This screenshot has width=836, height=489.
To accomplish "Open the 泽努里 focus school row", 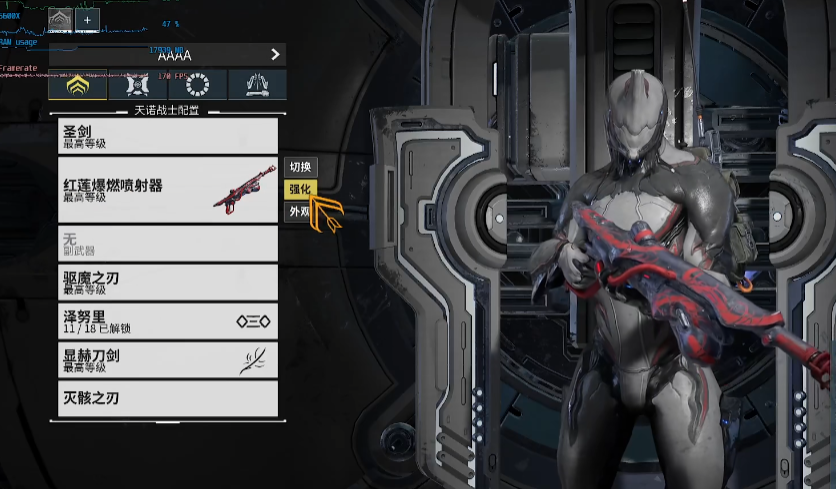I will (x=167, y=321).
